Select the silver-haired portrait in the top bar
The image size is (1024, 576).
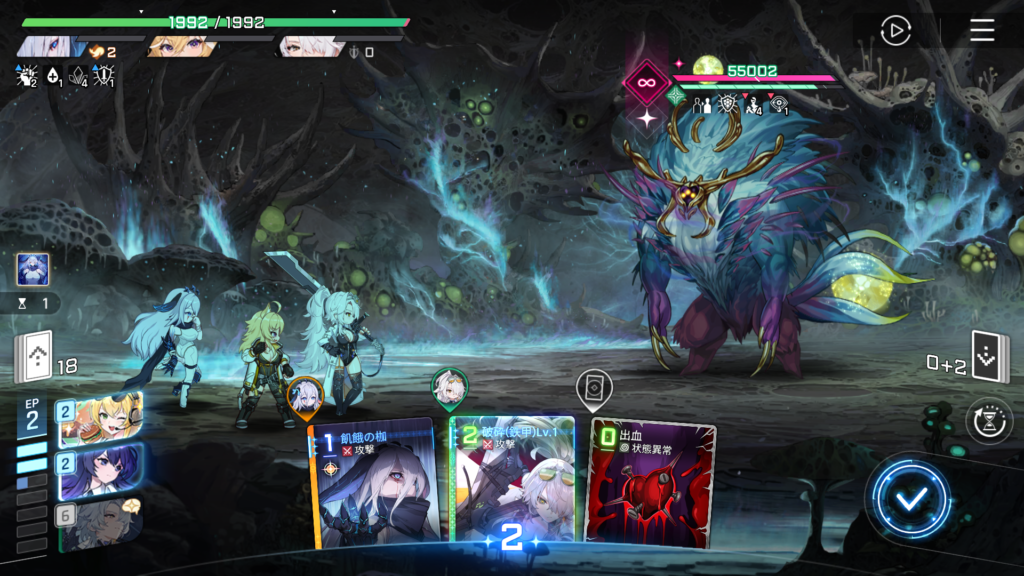click(50, 47)
